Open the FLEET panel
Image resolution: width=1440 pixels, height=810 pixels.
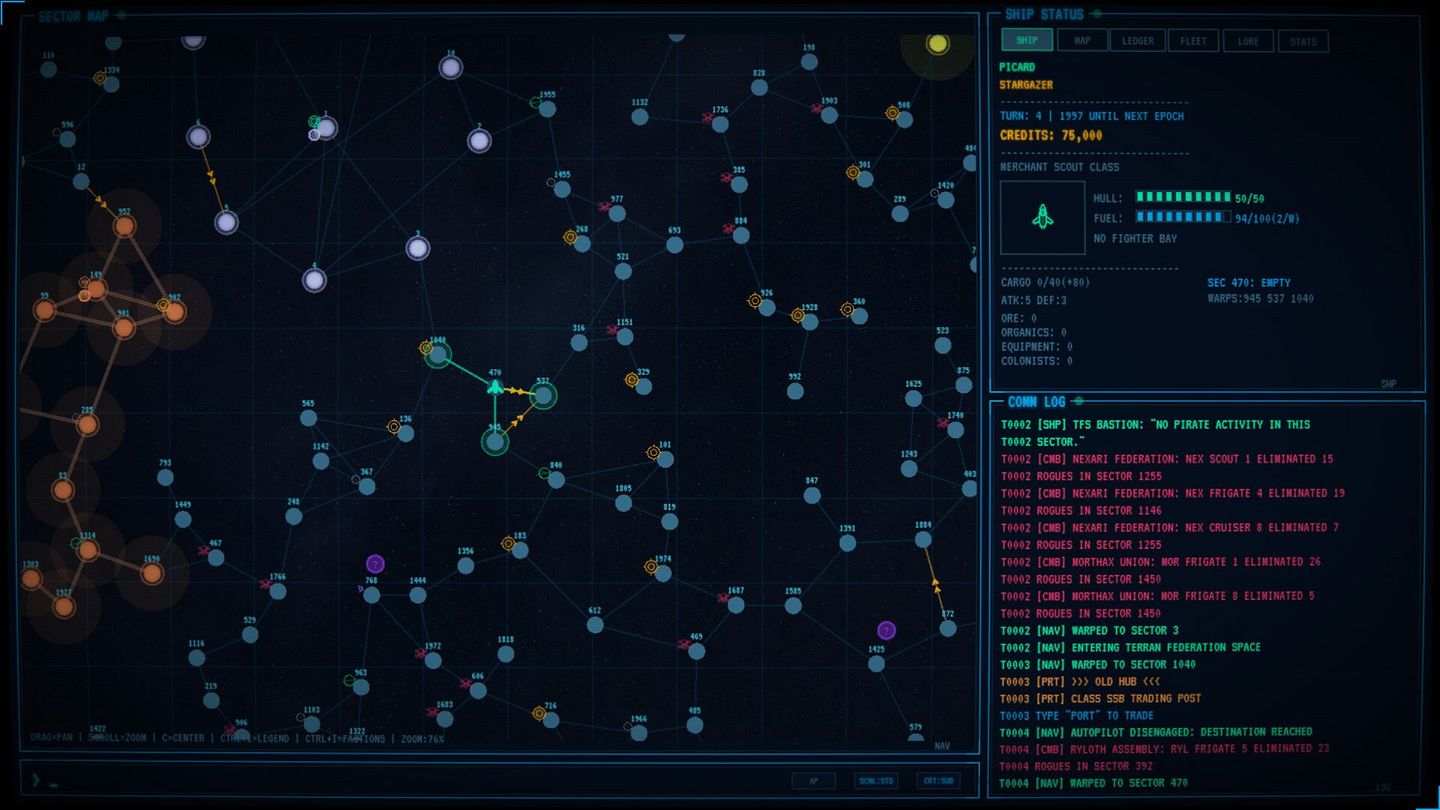pos(1193,40)
